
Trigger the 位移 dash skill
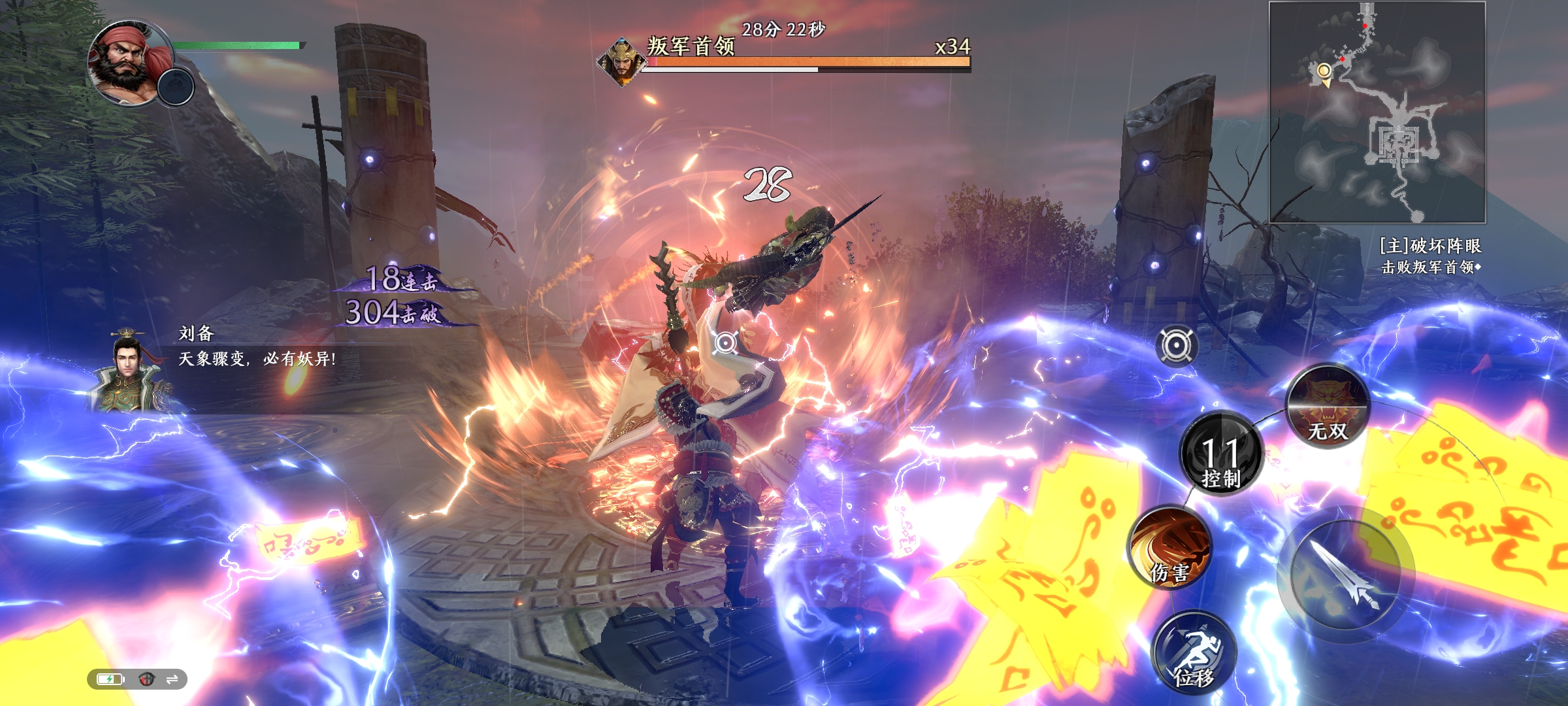tap(1194, 654)
